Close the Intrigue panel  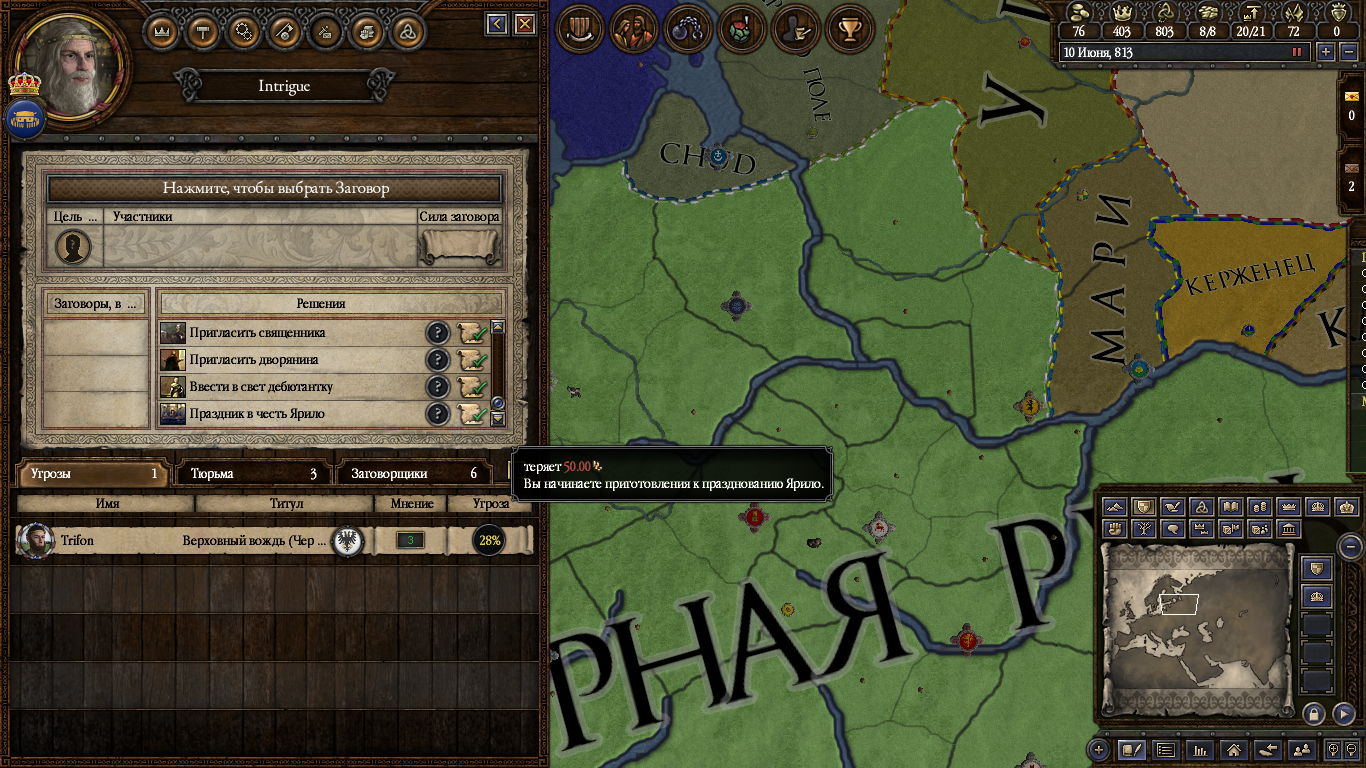tap(524, 24)
